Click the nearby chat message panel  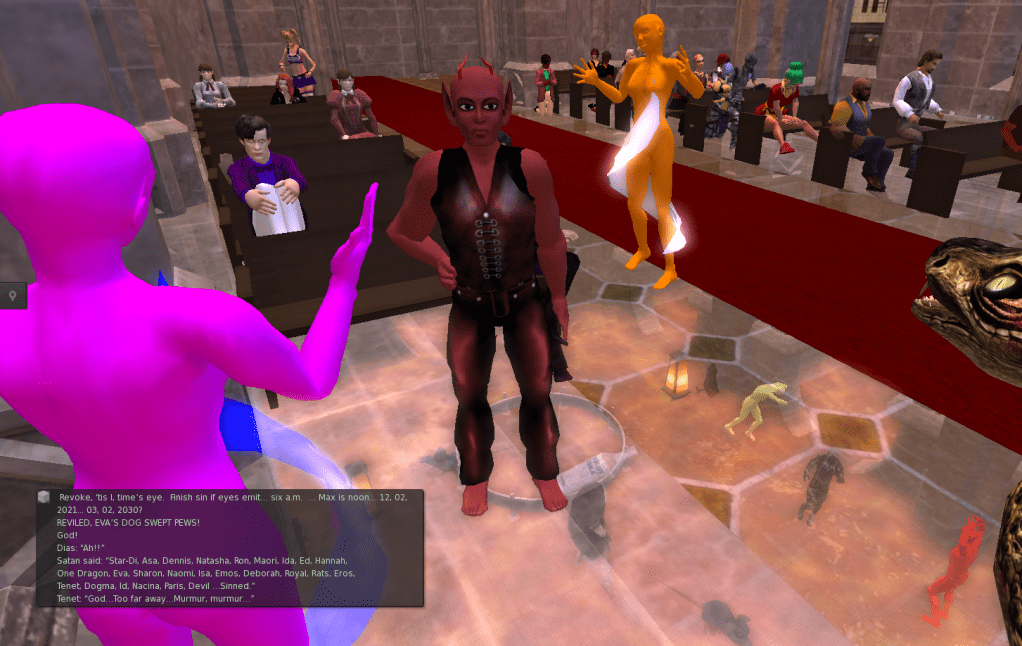click(x=229, y=547)
